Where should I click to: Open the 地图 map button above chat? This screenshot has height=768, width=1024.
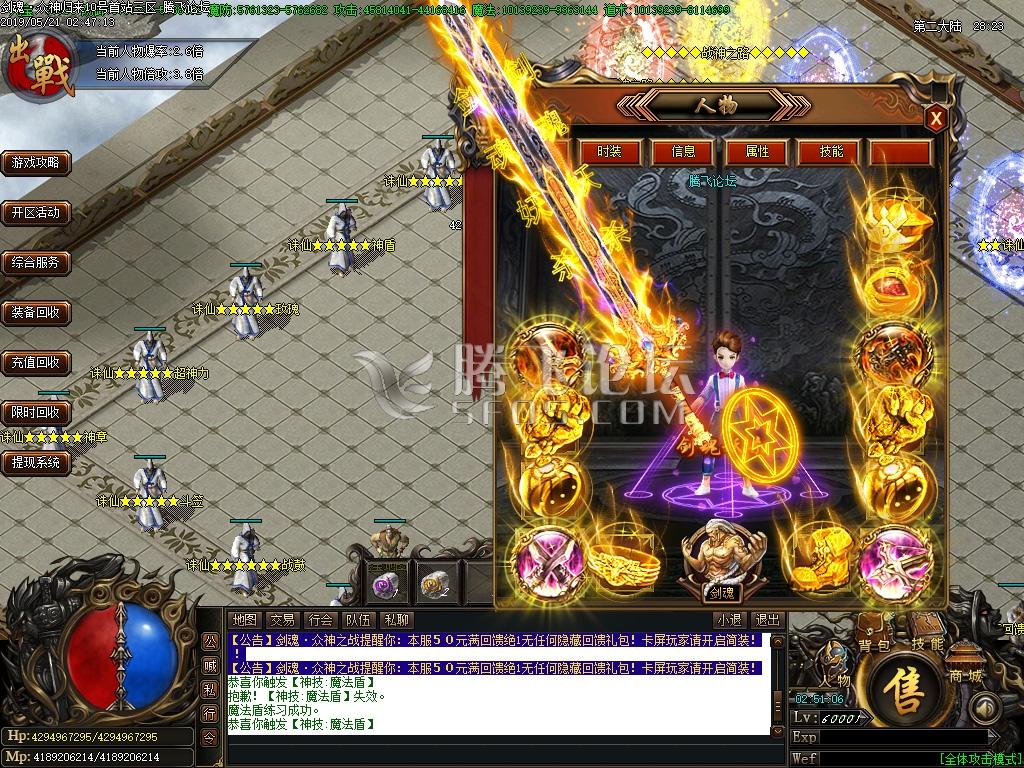[245, 620]
